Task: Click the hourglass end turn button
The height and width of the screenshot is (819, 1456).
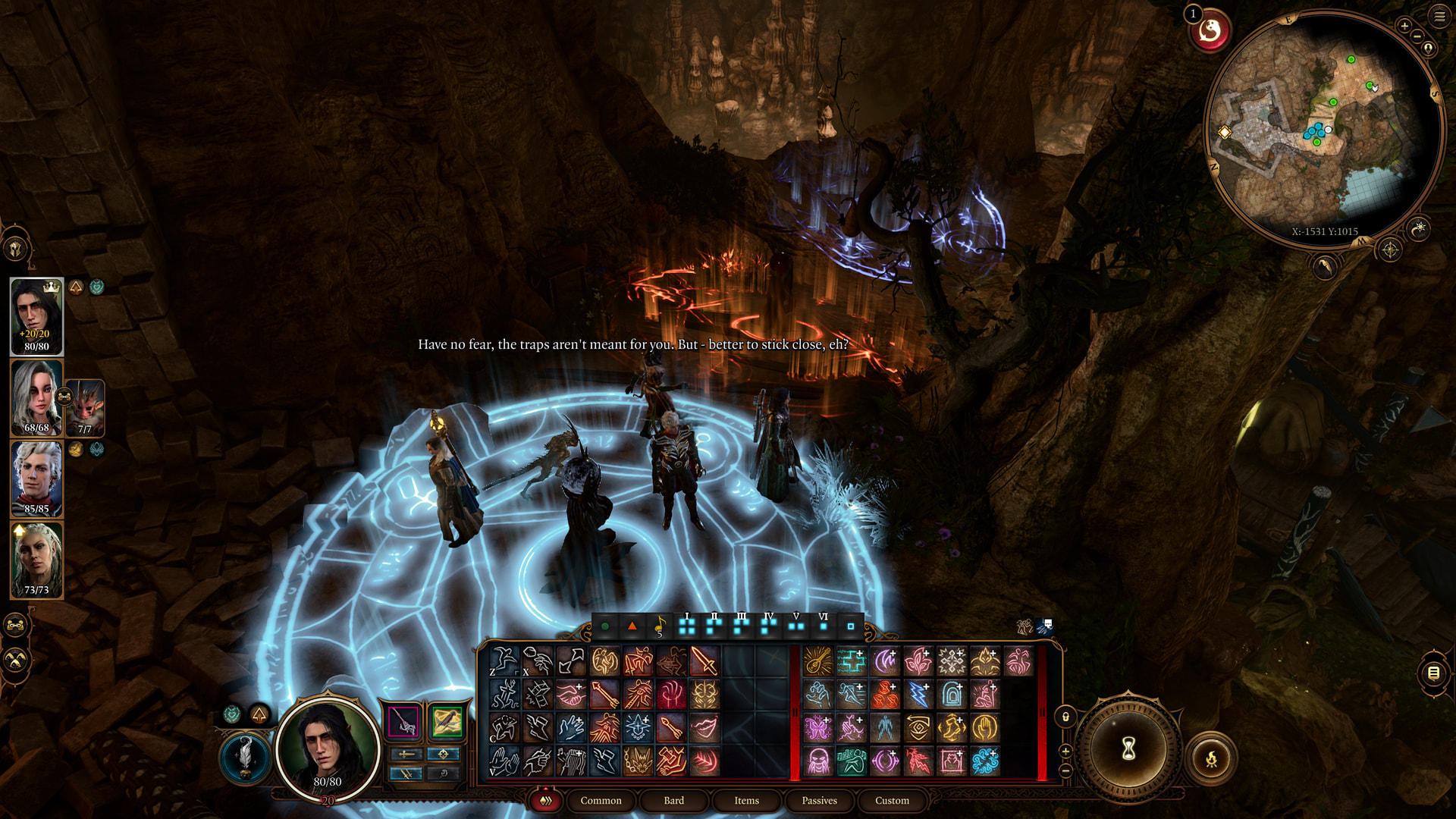Action: tap(1128, 749)
